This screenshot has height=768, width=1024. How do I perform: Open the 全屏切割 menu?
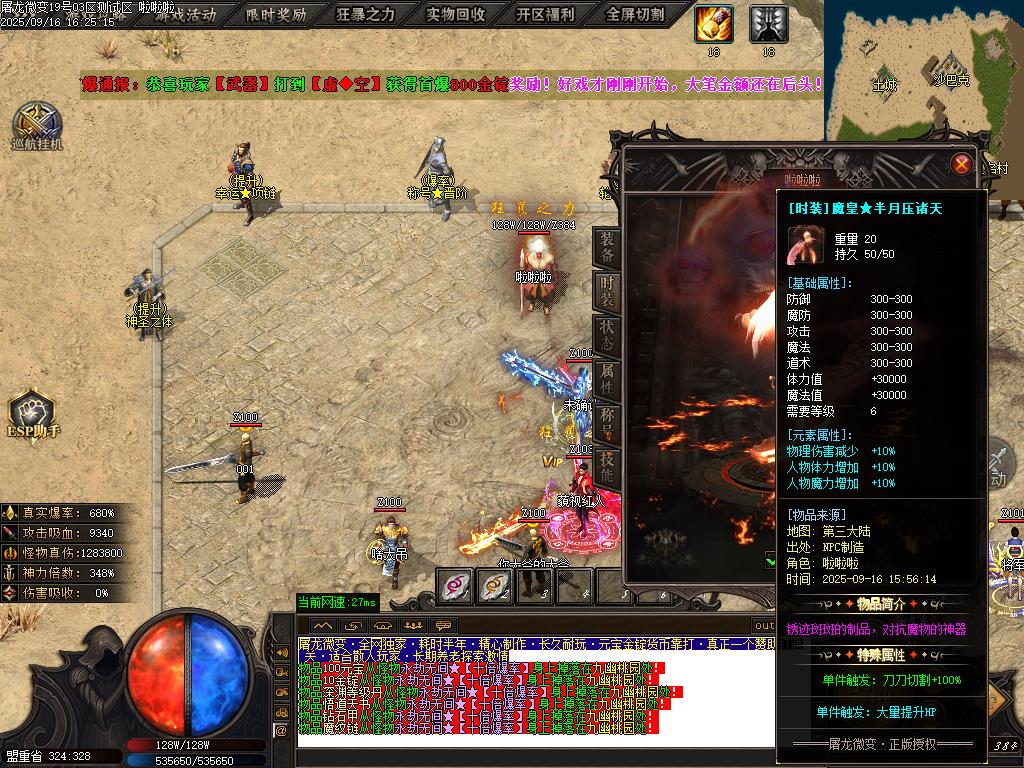pos(635,15)
